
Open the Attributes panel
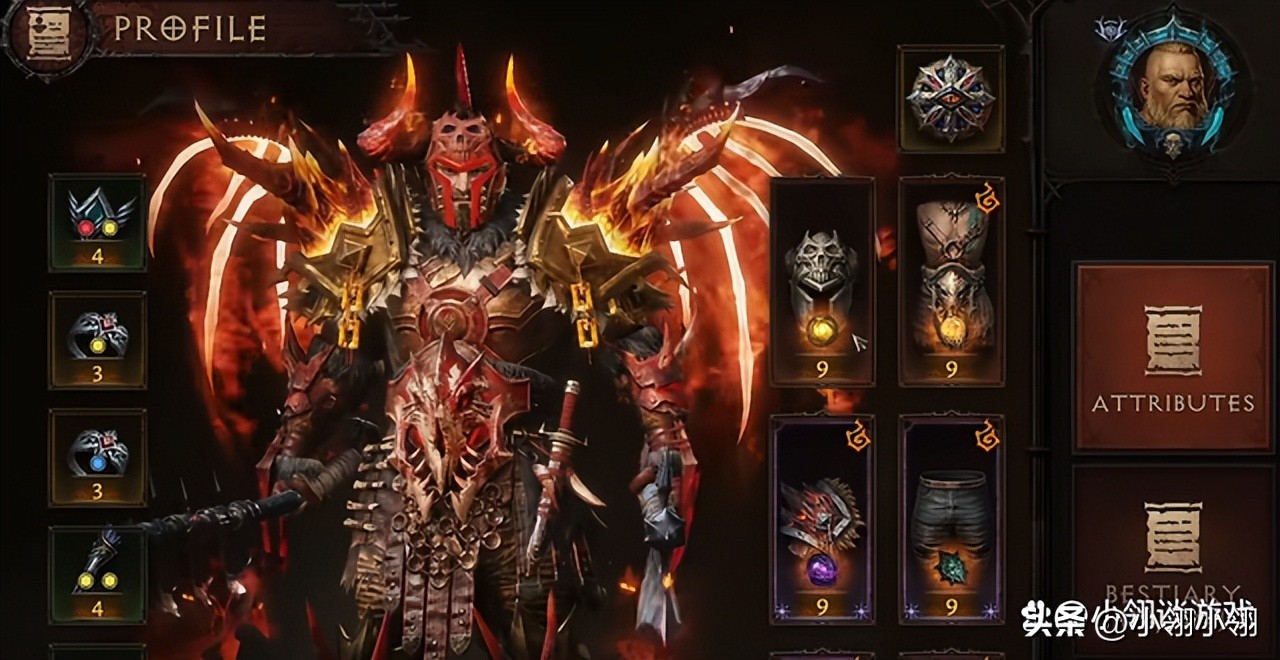pos(1172,356)
